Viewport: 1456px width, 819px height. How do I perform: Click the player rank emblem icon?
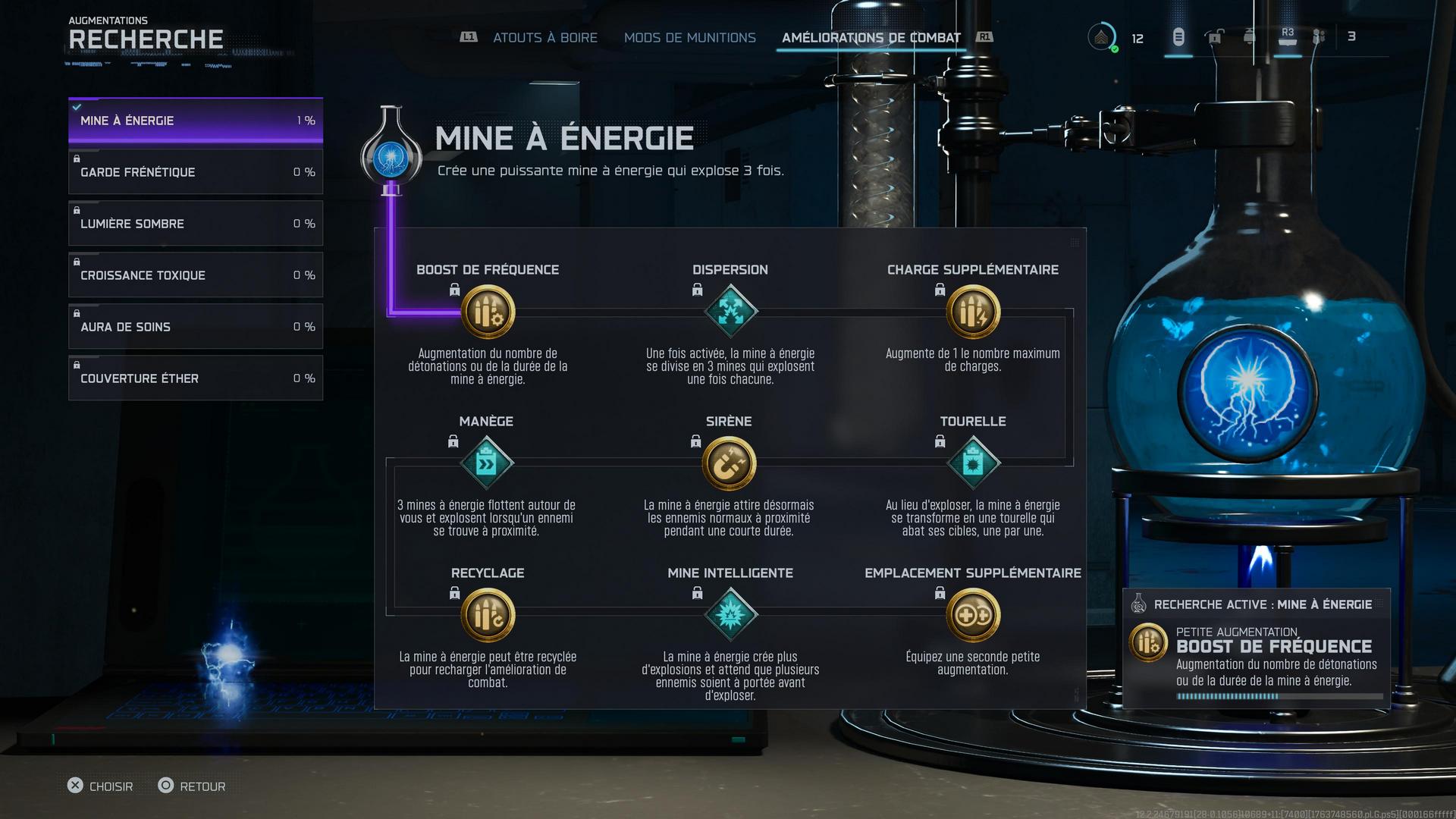pyautogui.click(x=1101, y=37)
